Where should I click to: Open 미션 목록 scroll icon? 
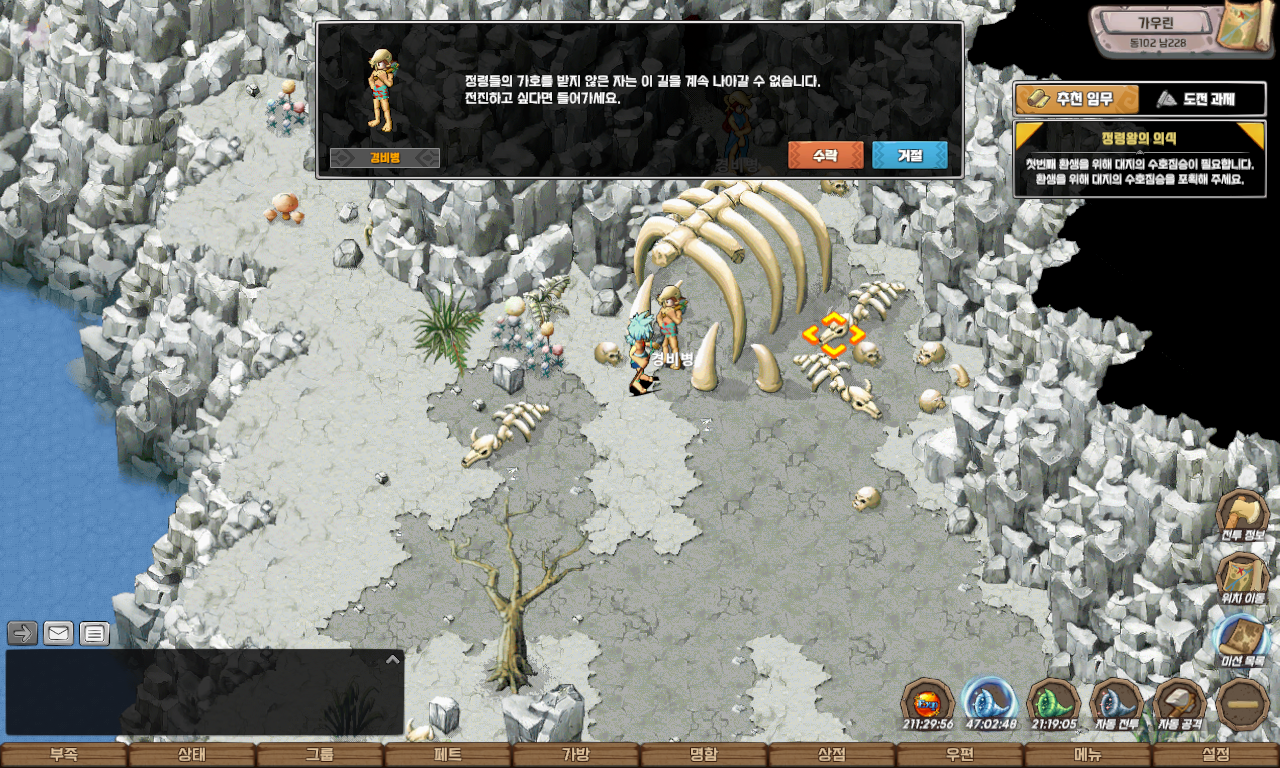pyautogui.click(x=1242, y=640)
